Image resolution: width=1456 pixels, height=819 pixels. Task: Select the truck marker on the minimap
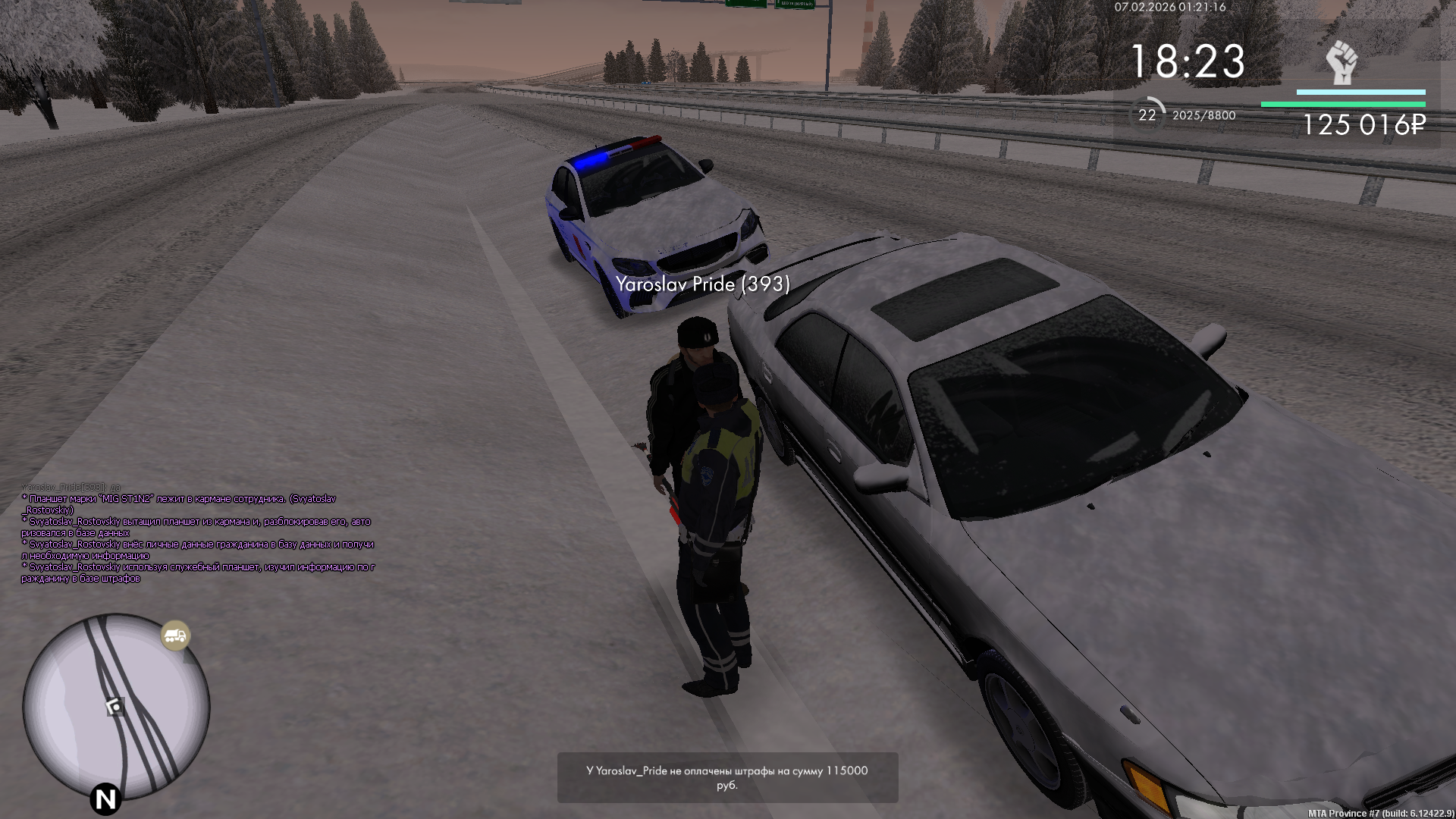coord(175,635)
